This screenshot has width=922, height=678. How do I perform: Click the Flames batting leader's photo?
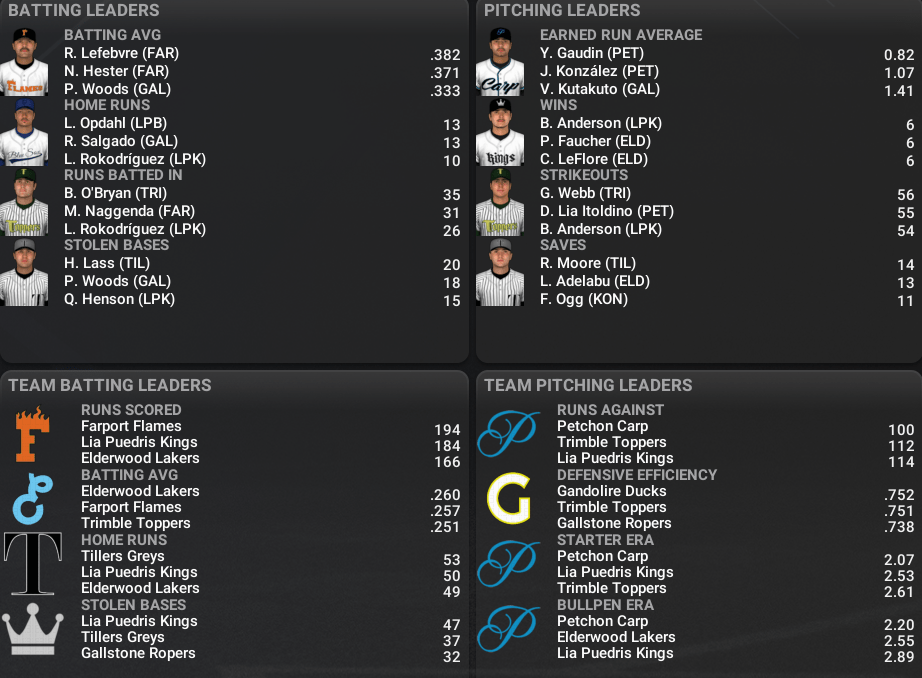coord(24,62)
